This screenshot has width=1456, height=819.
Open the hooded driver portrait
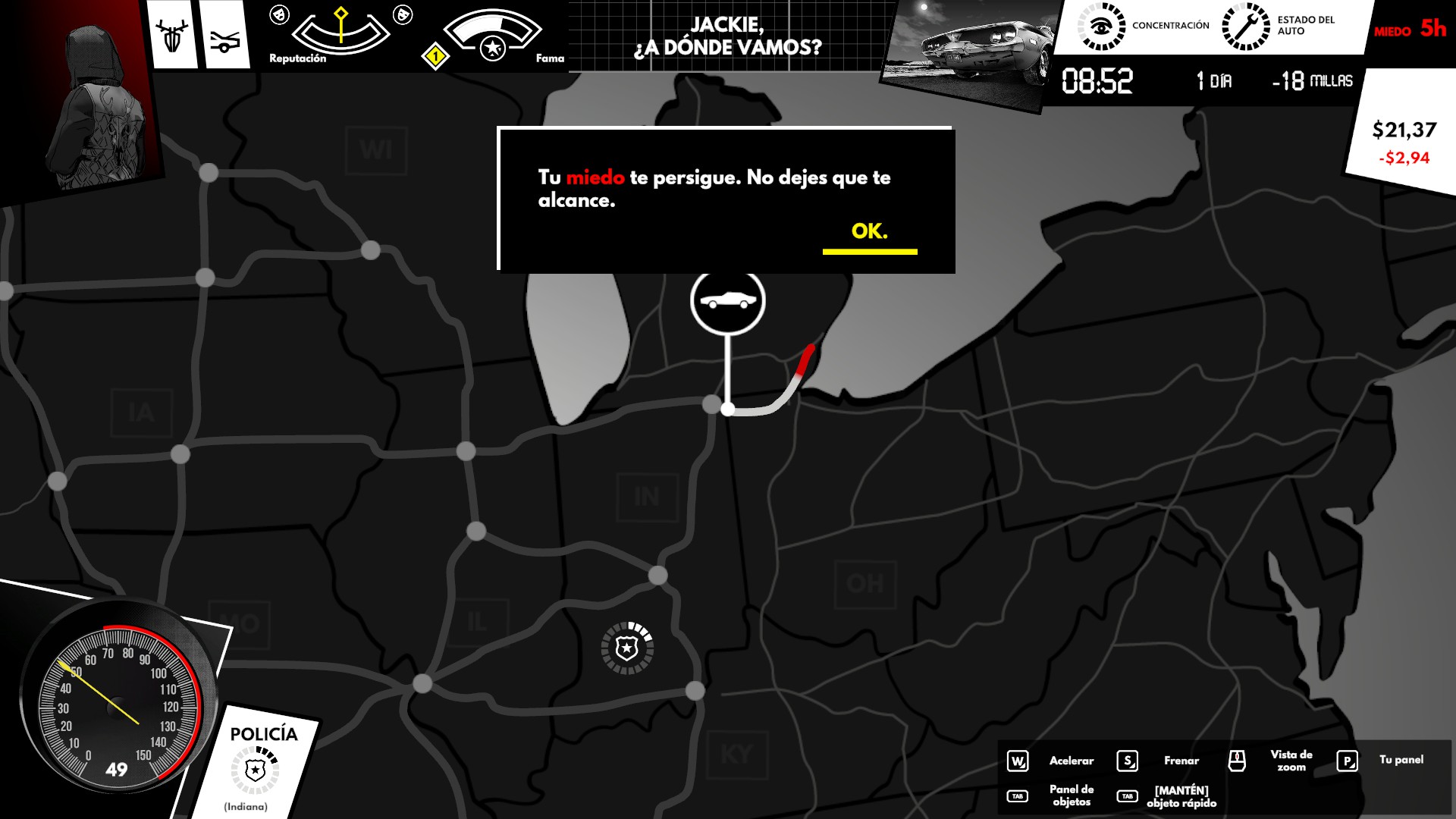coord(99,106)
